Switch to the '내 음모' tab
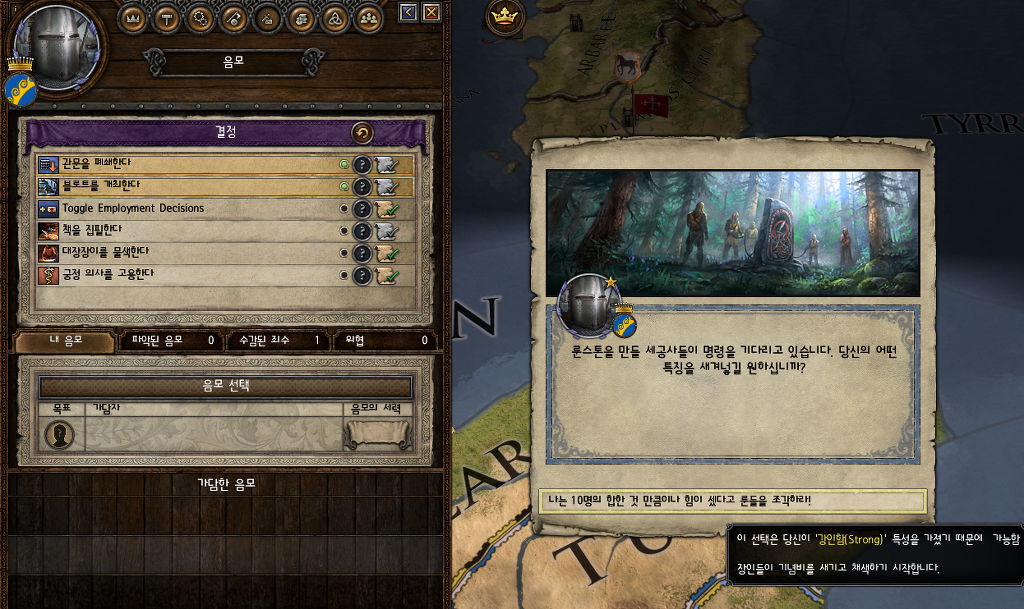1024x609 pixels. [64, 341]
